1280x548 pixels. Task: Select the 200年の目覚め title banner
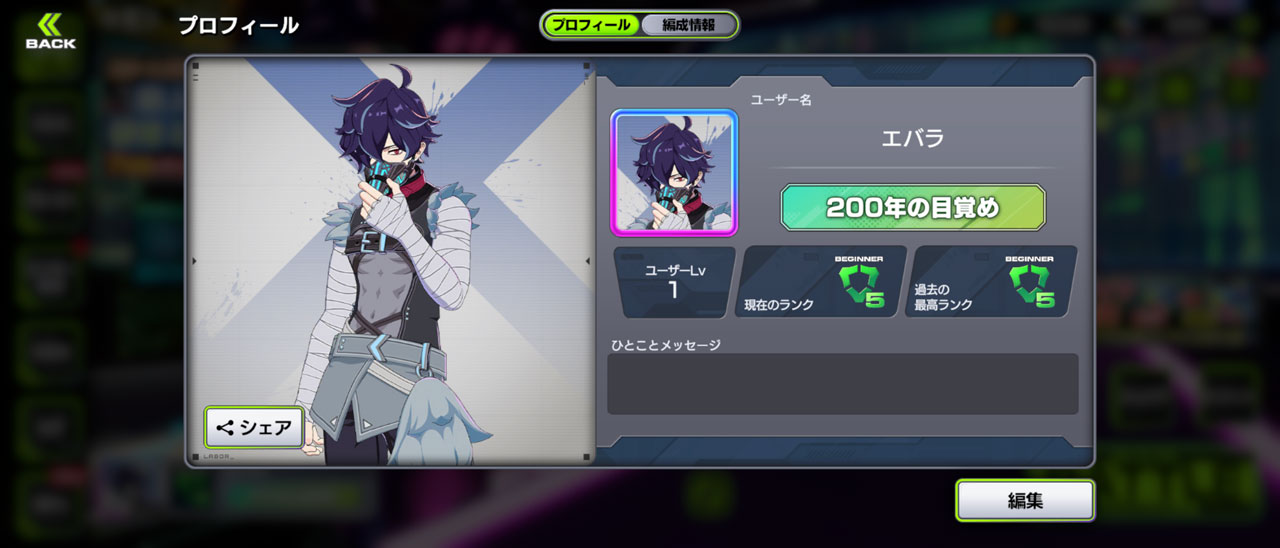(912, 208)
